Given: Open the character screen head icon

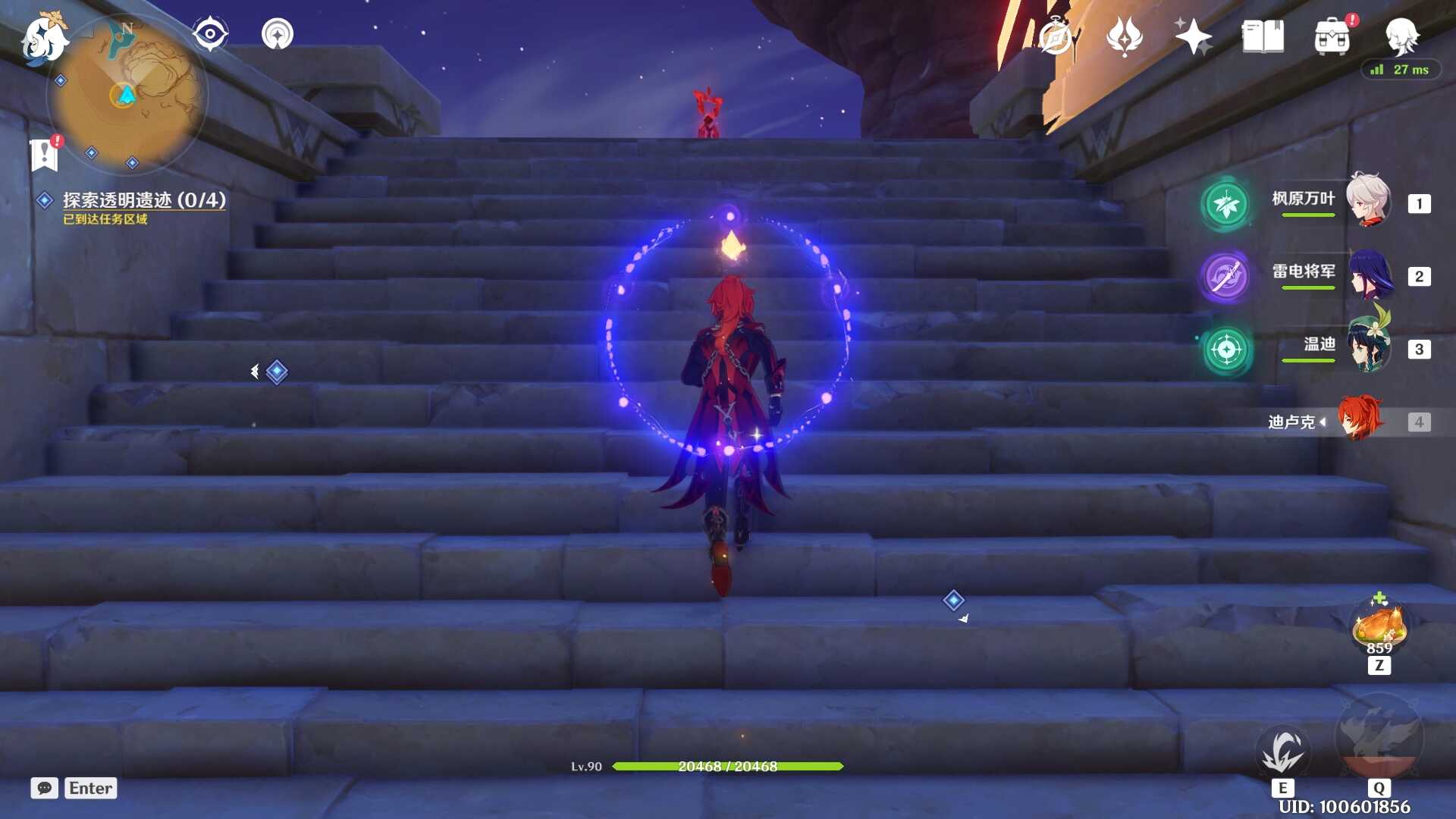Looking at the screenshot, I should [1401, 35].
